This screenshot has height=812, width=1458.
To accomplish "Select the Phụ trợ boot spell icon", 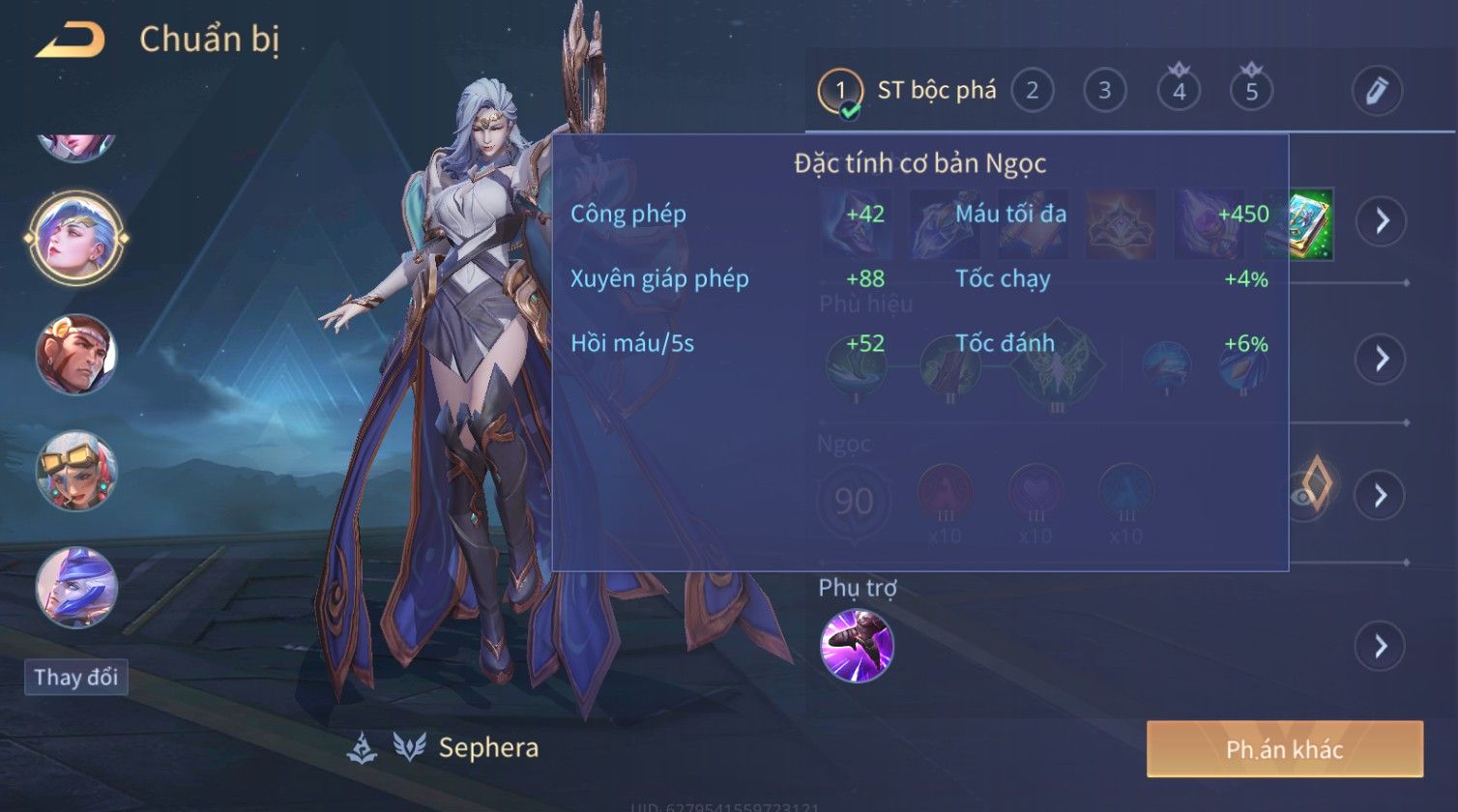I will 857,646.
